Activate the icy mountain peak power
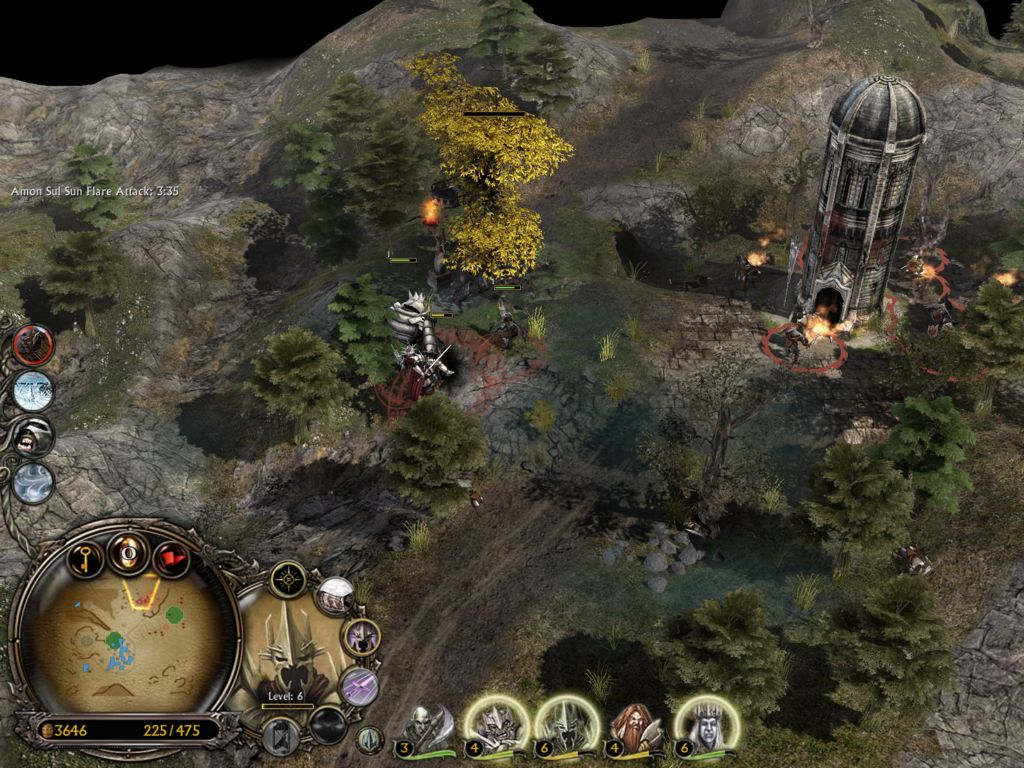Screen dimensions: 1024x768 [33, 390]
